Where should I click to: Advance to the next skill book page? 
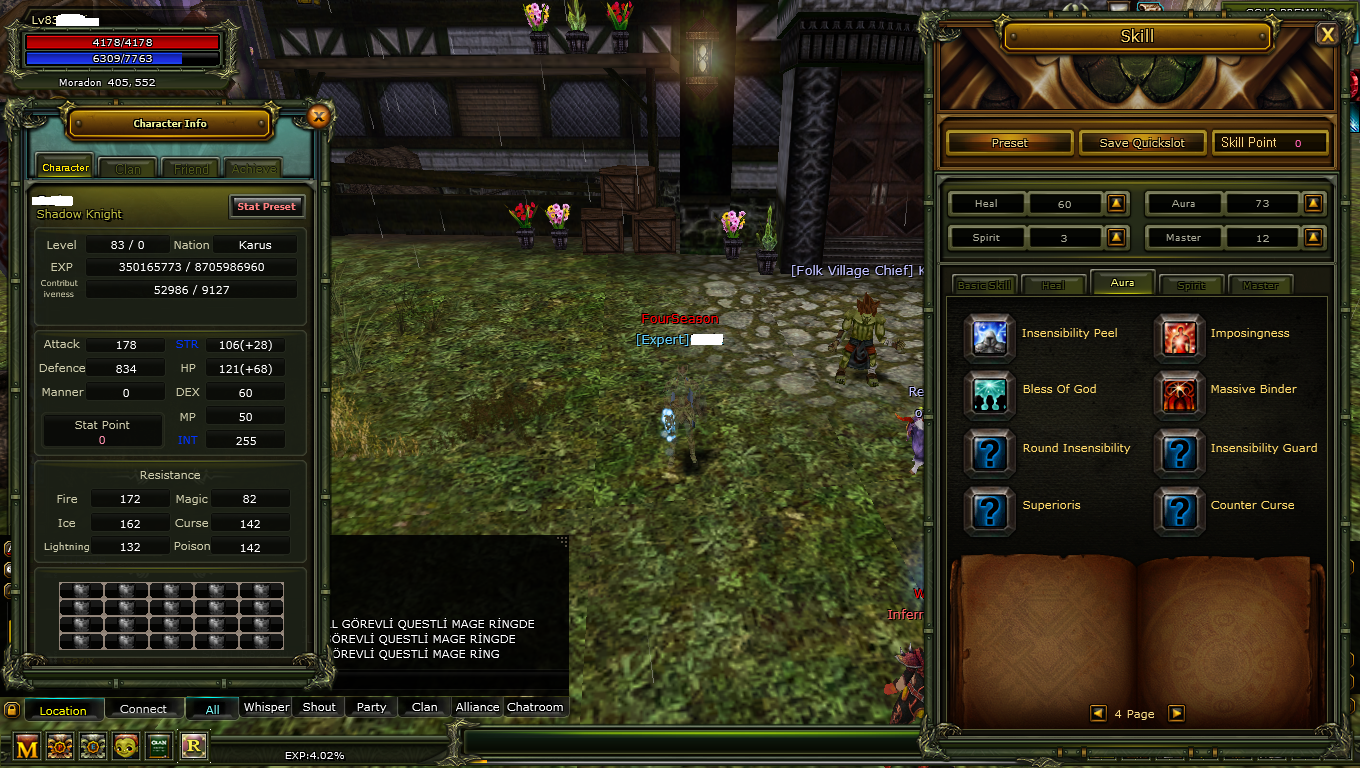pos(1176,713)
